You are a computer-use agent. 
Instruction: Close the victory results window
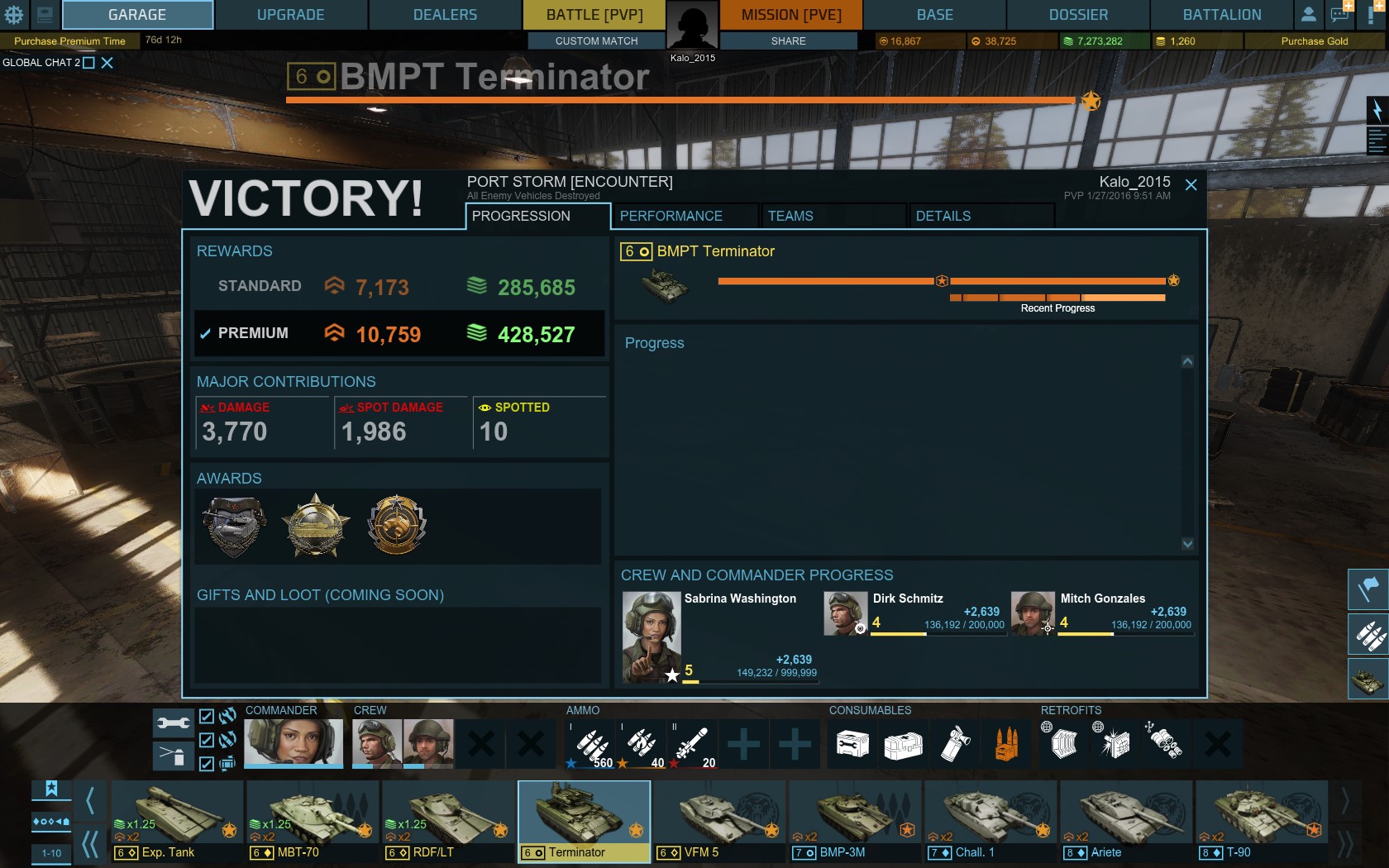click(x=1191, y=185)
